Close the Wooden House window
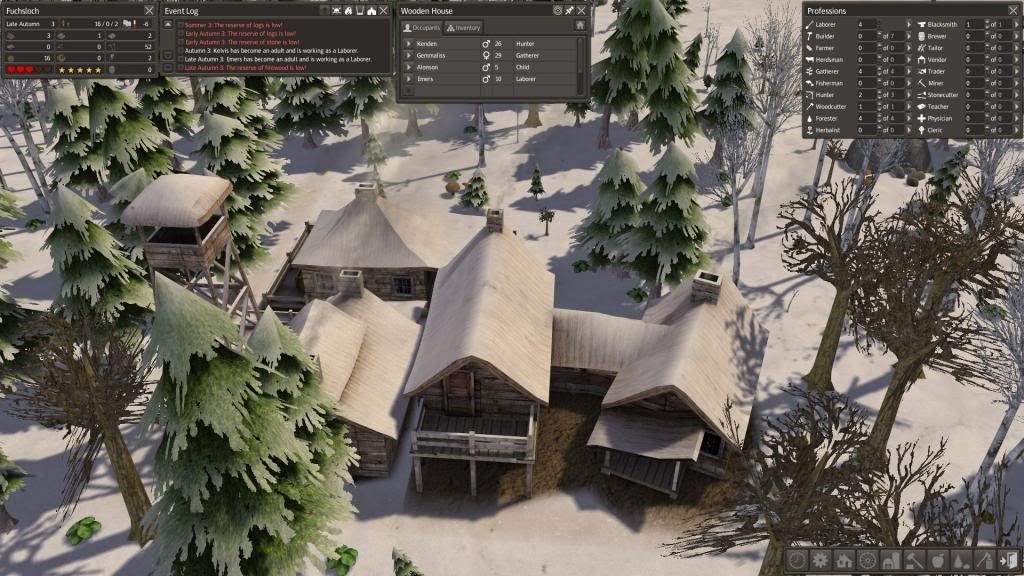1024x576 pixels. coord(583,10)
